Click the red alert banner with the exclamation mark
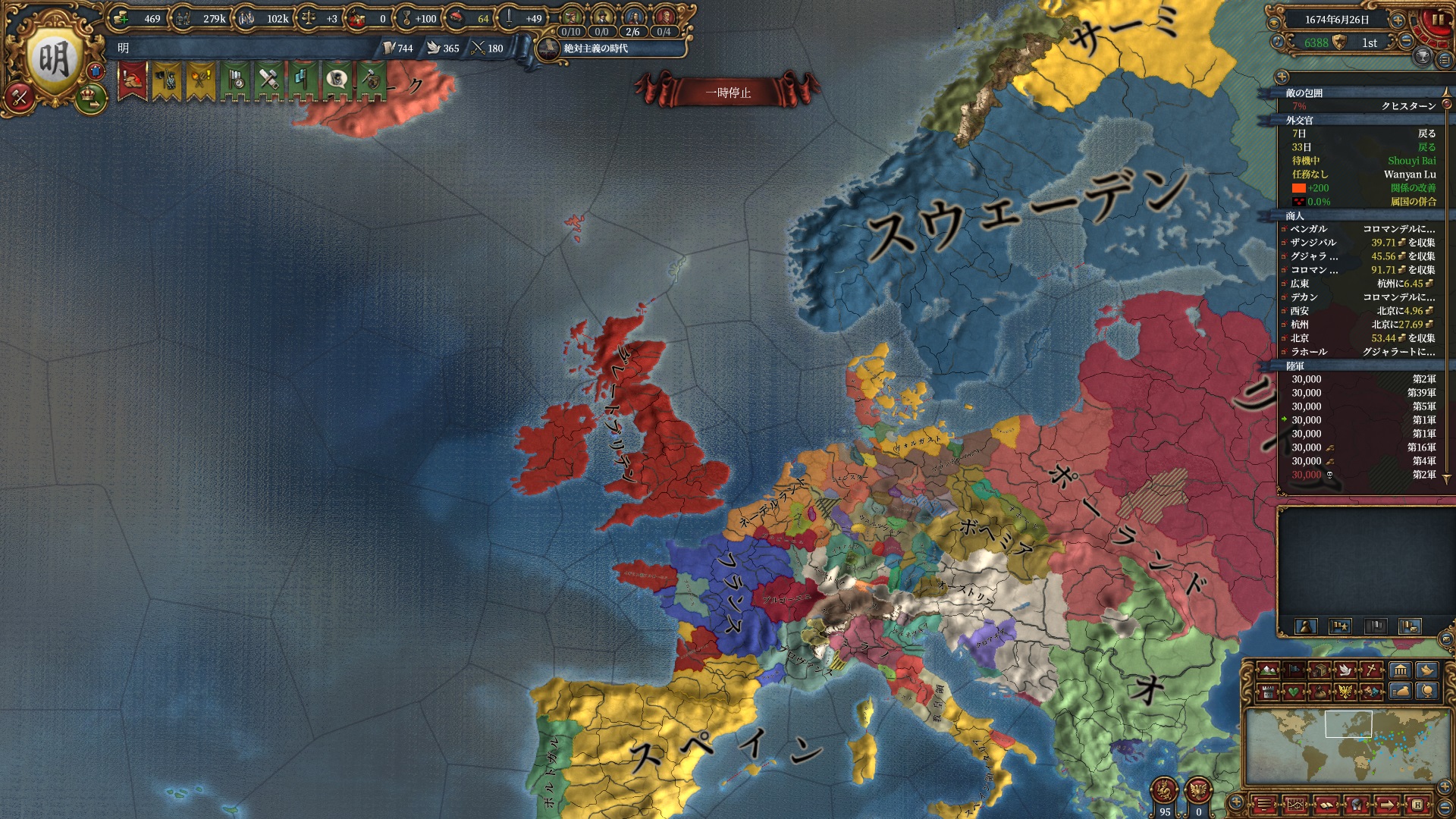Screen dimensions: 1456x819 tap(132, 80)
